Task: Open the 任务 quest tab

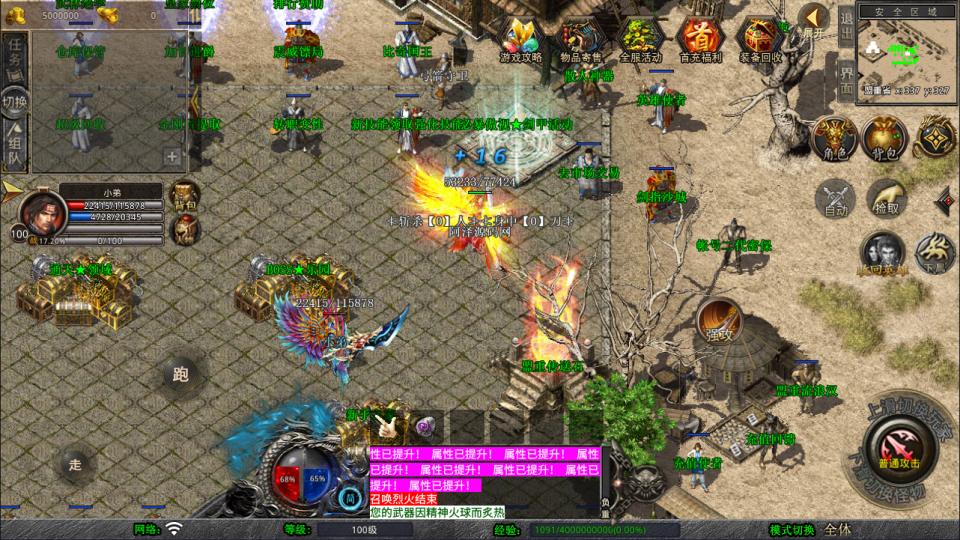Action: pyautogui.click(x=15, y=55)
